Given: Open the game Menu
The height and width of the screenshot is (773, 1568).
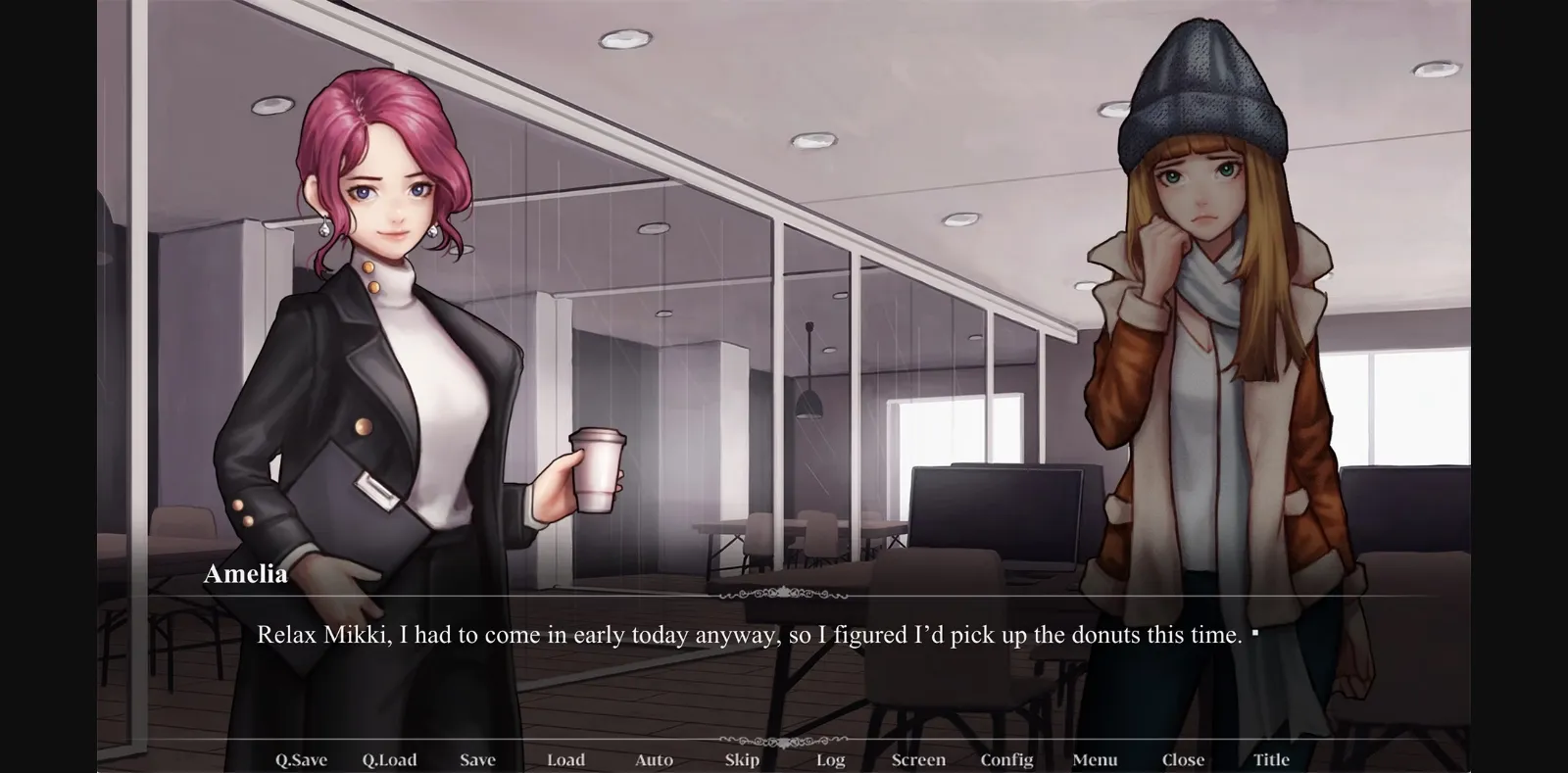Looking at the screenshot, I should [1095, 759].
